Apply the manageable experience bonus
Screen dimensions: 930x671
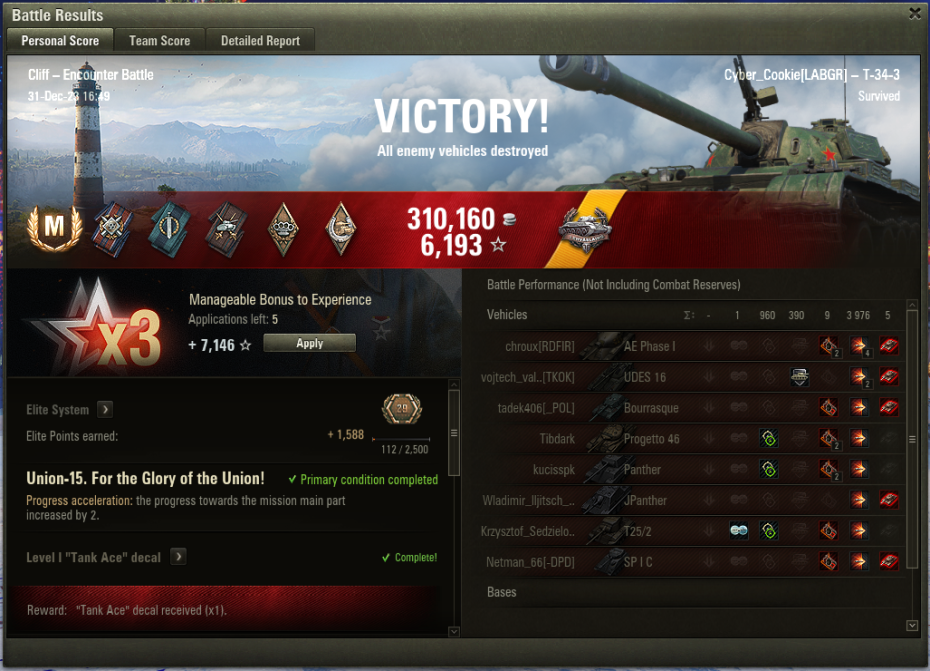pyautogui.click(x=309, y=343)
